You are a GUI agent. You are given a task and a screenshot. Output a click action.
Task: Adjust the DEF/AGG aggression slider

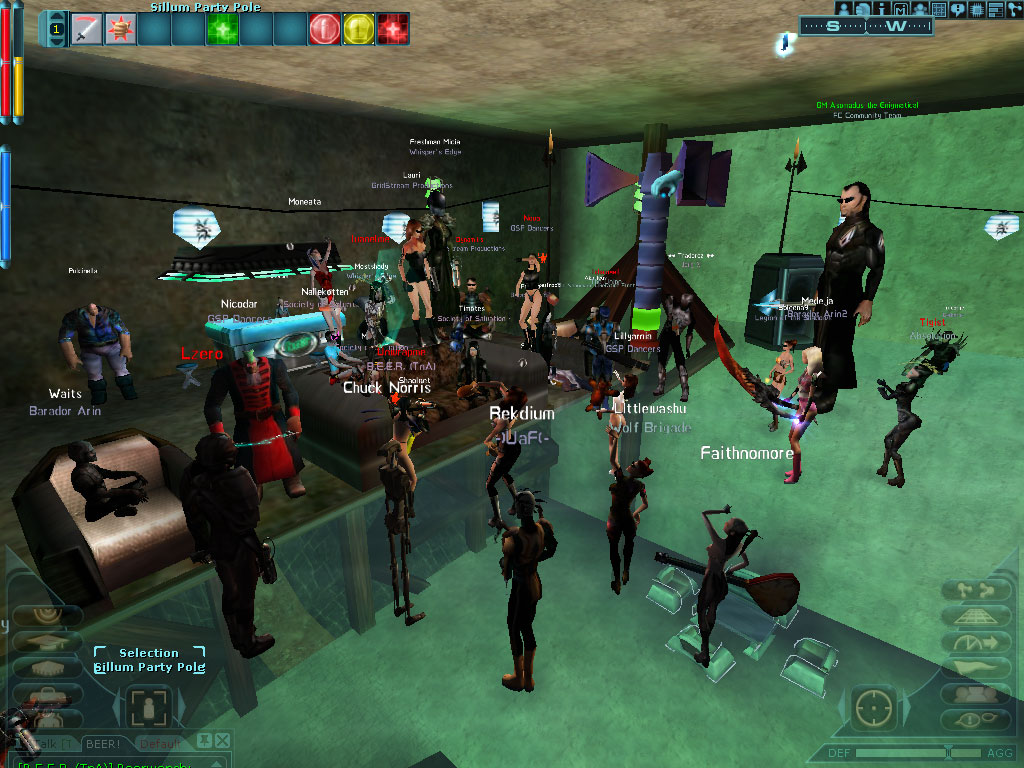click(948, 752)
